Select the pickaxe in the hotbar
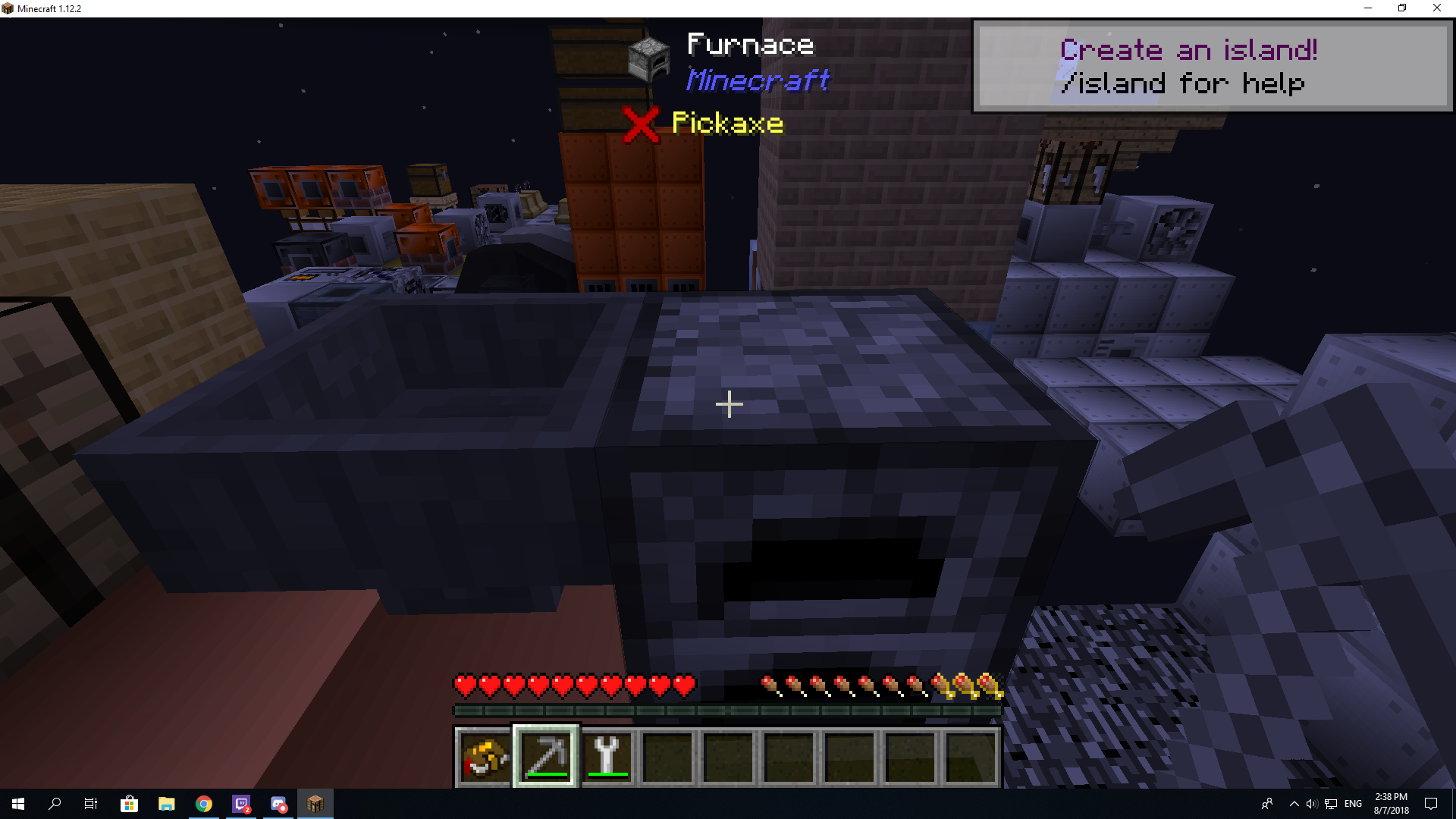The height and width of the screenshot is (819, 1456). pos(545,756)
